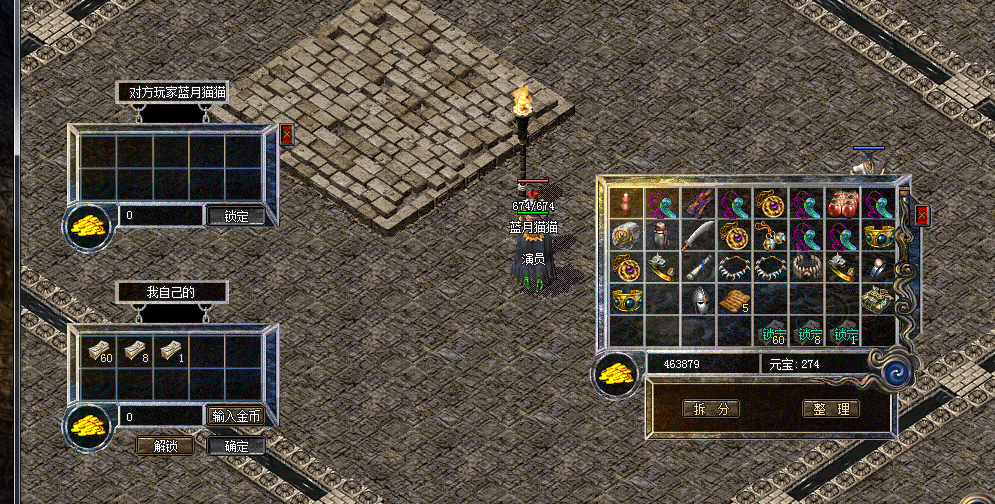
Task: Close the inventory bag panel
Action: [922, 215]
